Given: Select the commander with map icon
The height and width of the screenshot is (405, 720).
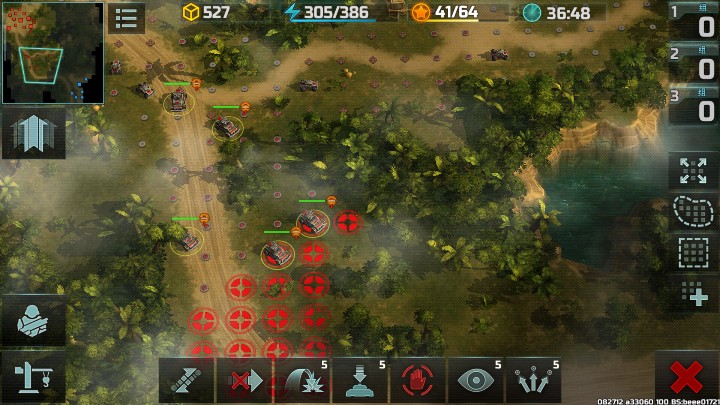Looking at the screenshot, I should 33,322.
